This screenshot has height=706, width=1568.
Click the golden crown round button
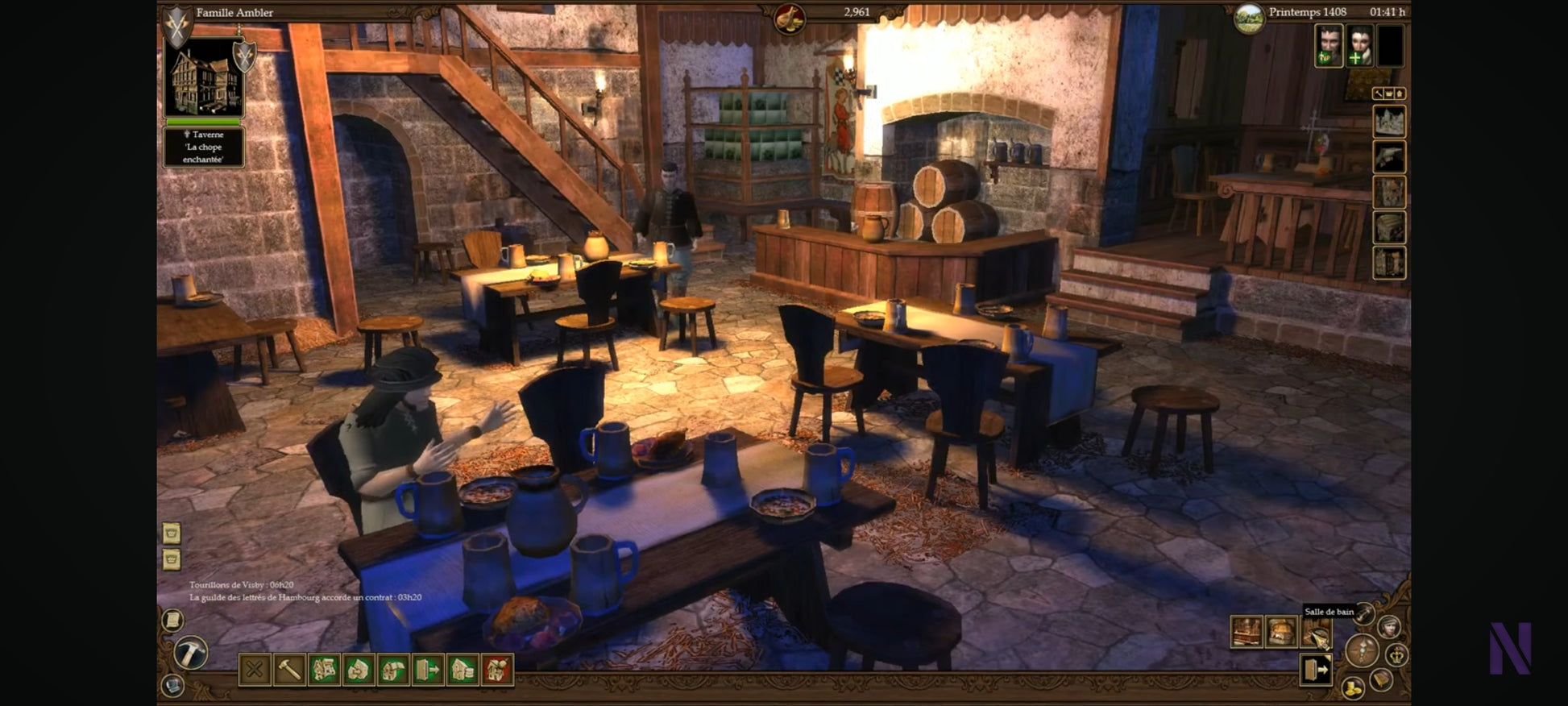click(x=1397, y=654)
